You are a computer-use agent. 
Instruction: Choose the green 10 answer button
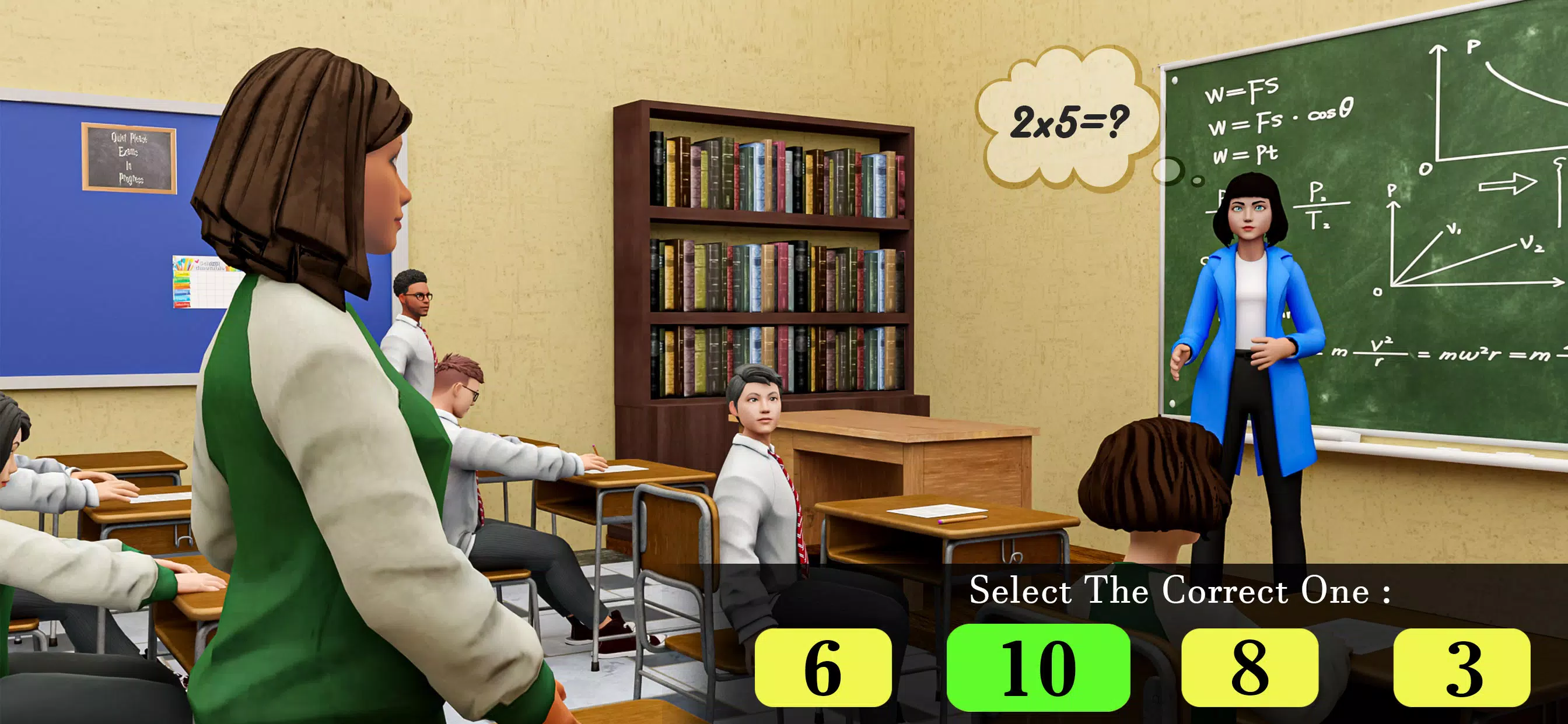pos(1038,667)
